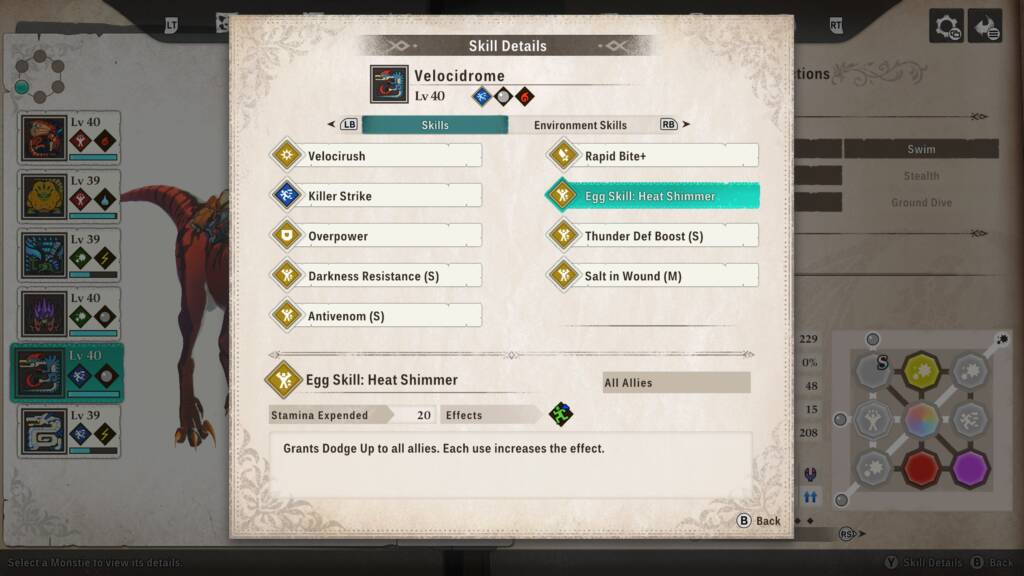Click the rainbow center gene slot

click(x=921, y=419)
